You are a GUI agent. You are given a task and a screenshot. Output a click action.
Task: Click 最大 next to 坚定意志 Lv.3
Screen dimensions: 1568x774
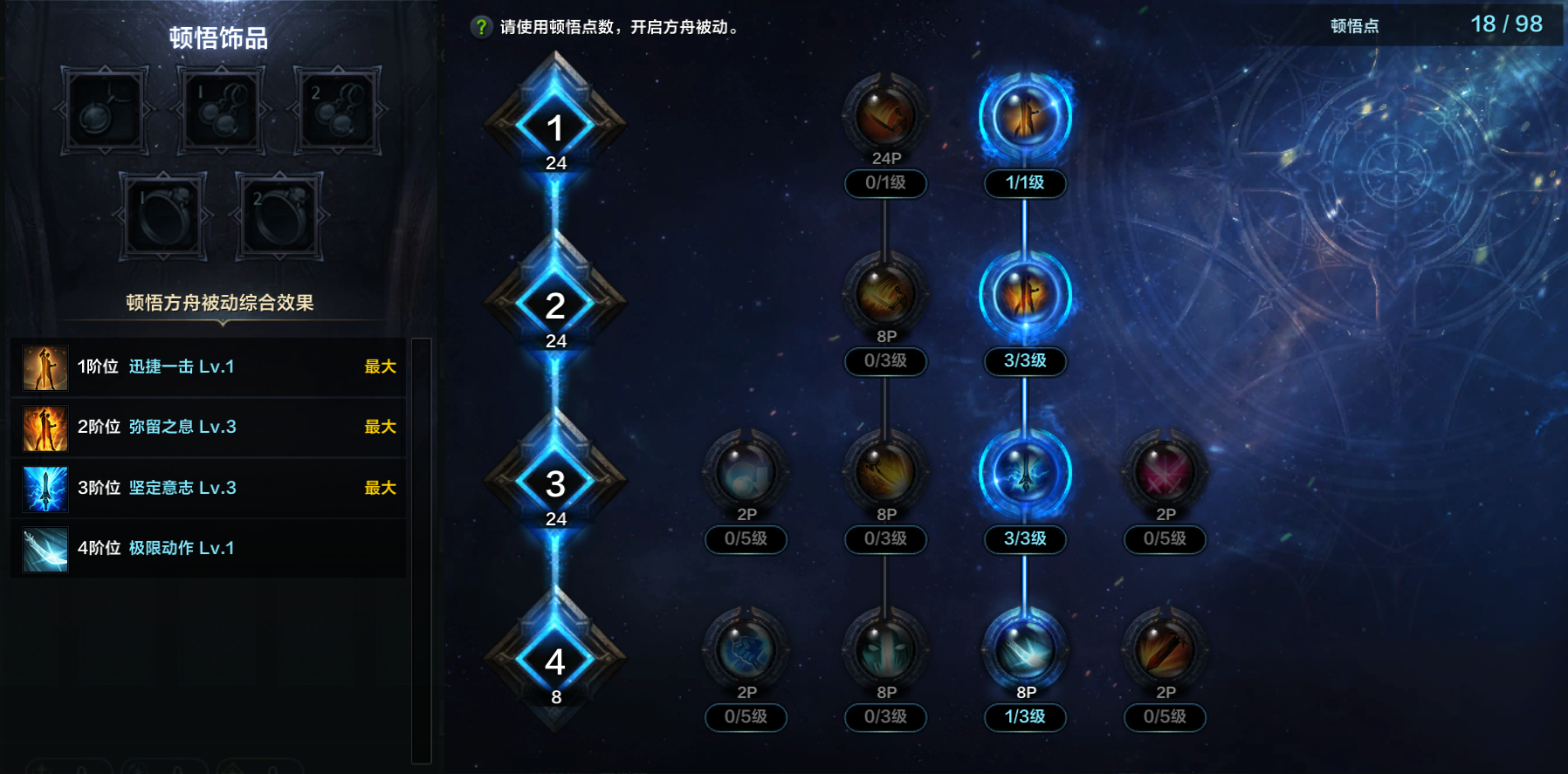[381, 489]
